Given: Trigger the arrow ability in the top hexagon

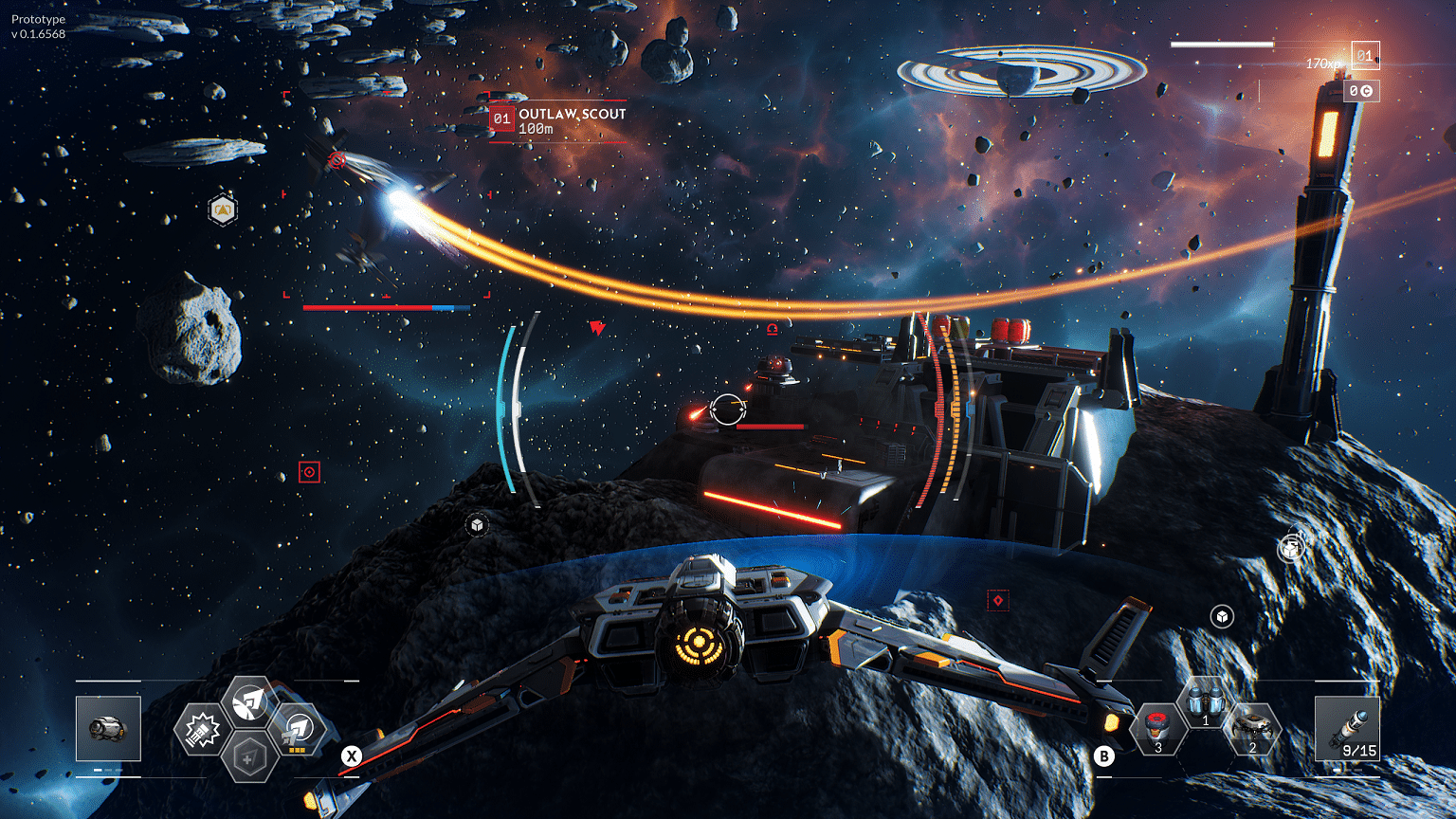Looking at the screenshot, I should point(250,702).
